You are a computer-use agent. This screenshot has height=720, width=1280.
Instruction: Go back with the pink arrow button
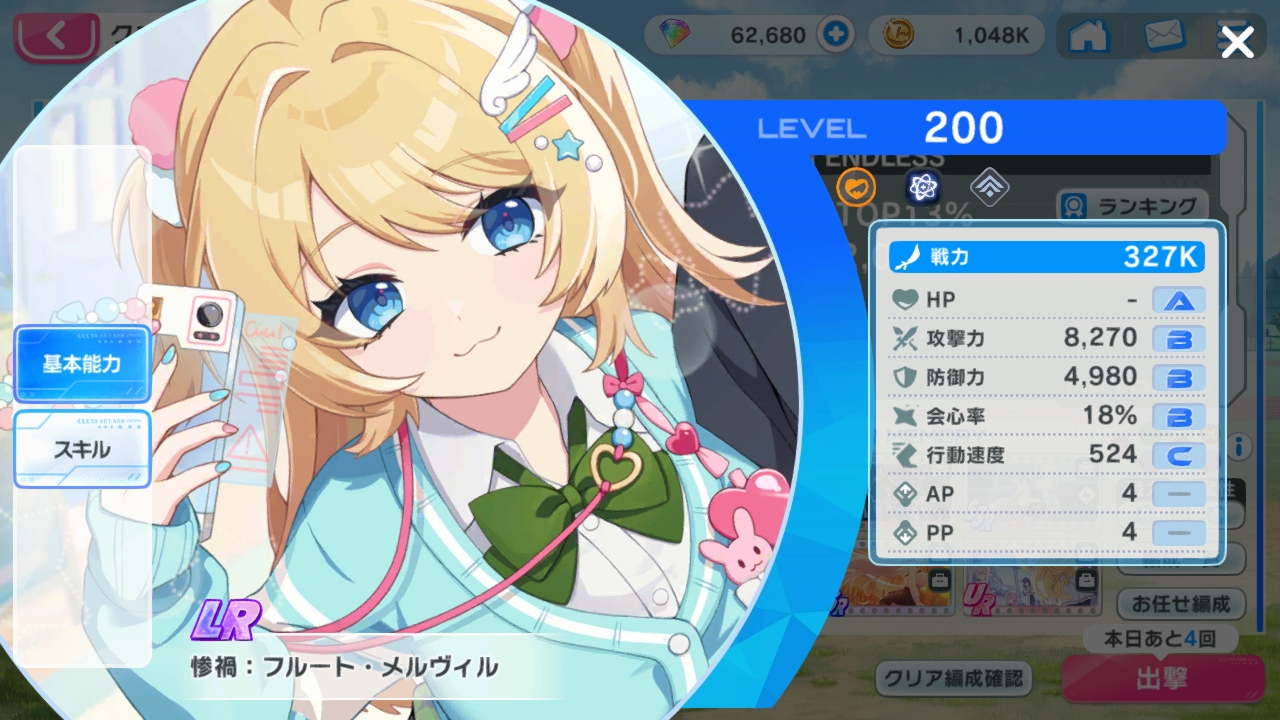click(x=55, y=38)
